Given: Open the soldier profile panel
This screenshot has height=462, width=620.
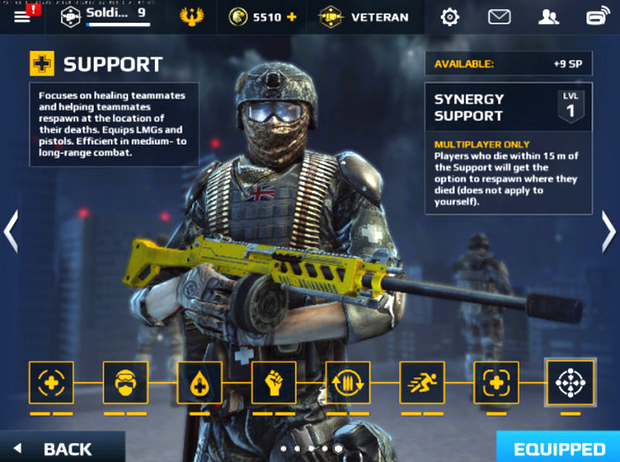Looking at the screenshot, I should point(104,16).
